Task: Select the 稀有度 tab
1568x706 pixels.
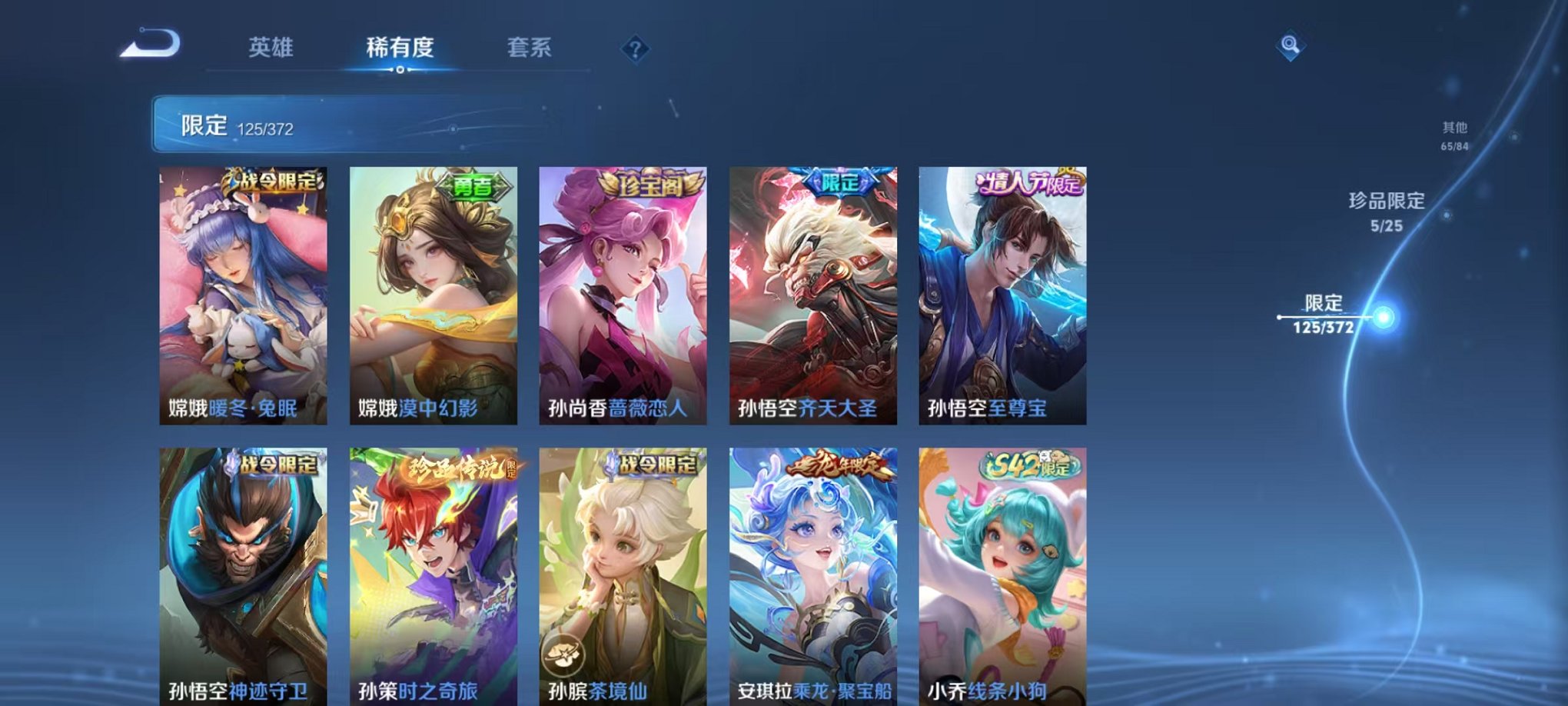Action: coord(400,48)
